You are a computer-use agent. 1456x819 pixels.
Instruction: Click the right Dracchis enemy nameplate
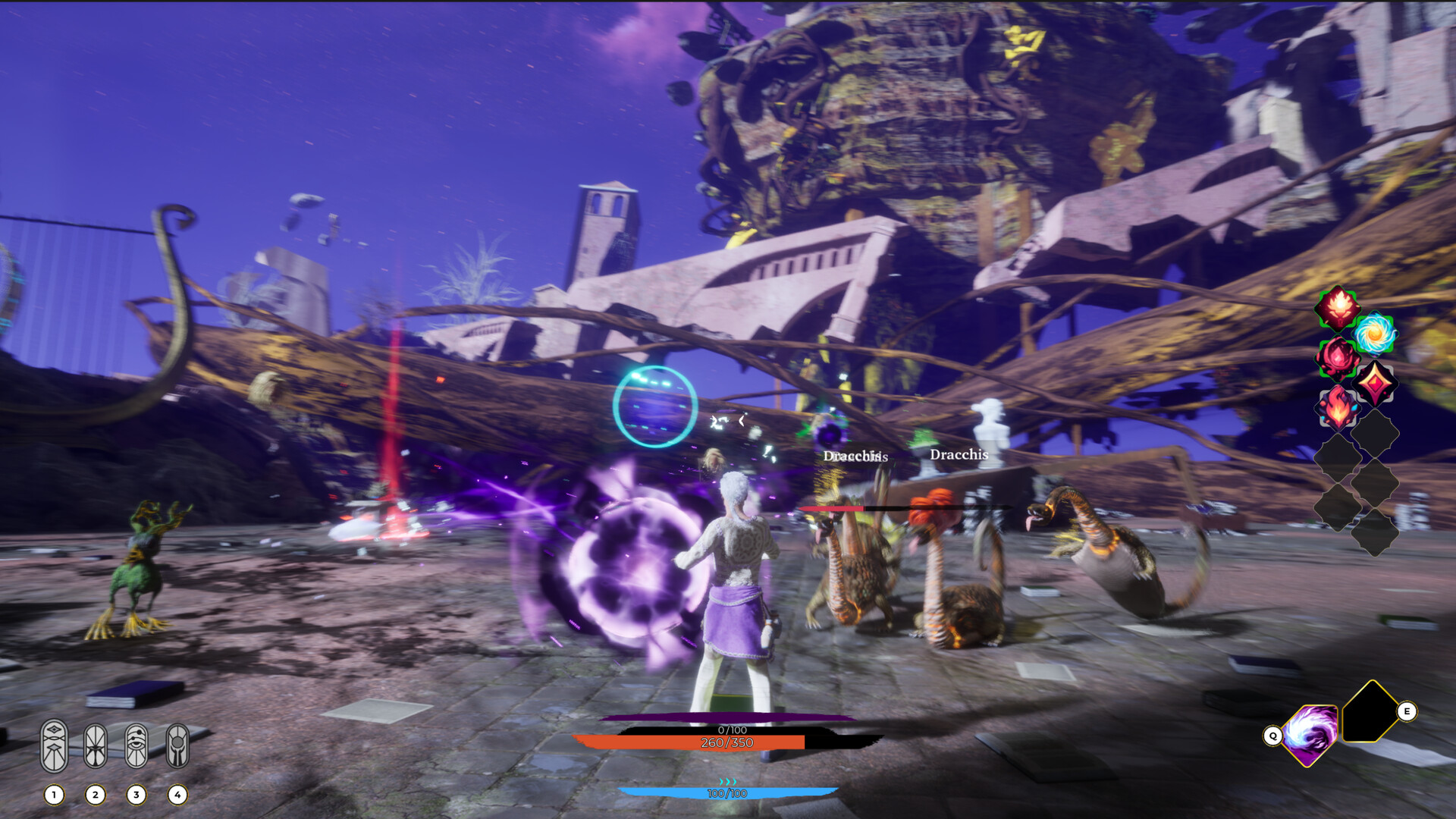tap(960, 455)
